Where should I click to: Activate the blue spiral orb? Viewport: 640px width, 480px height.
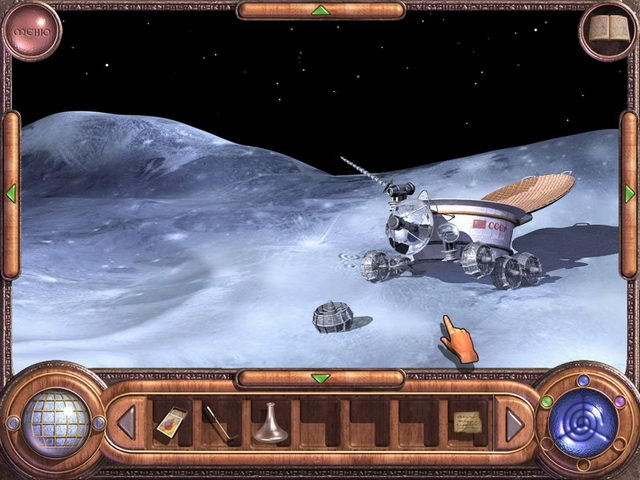584,423
